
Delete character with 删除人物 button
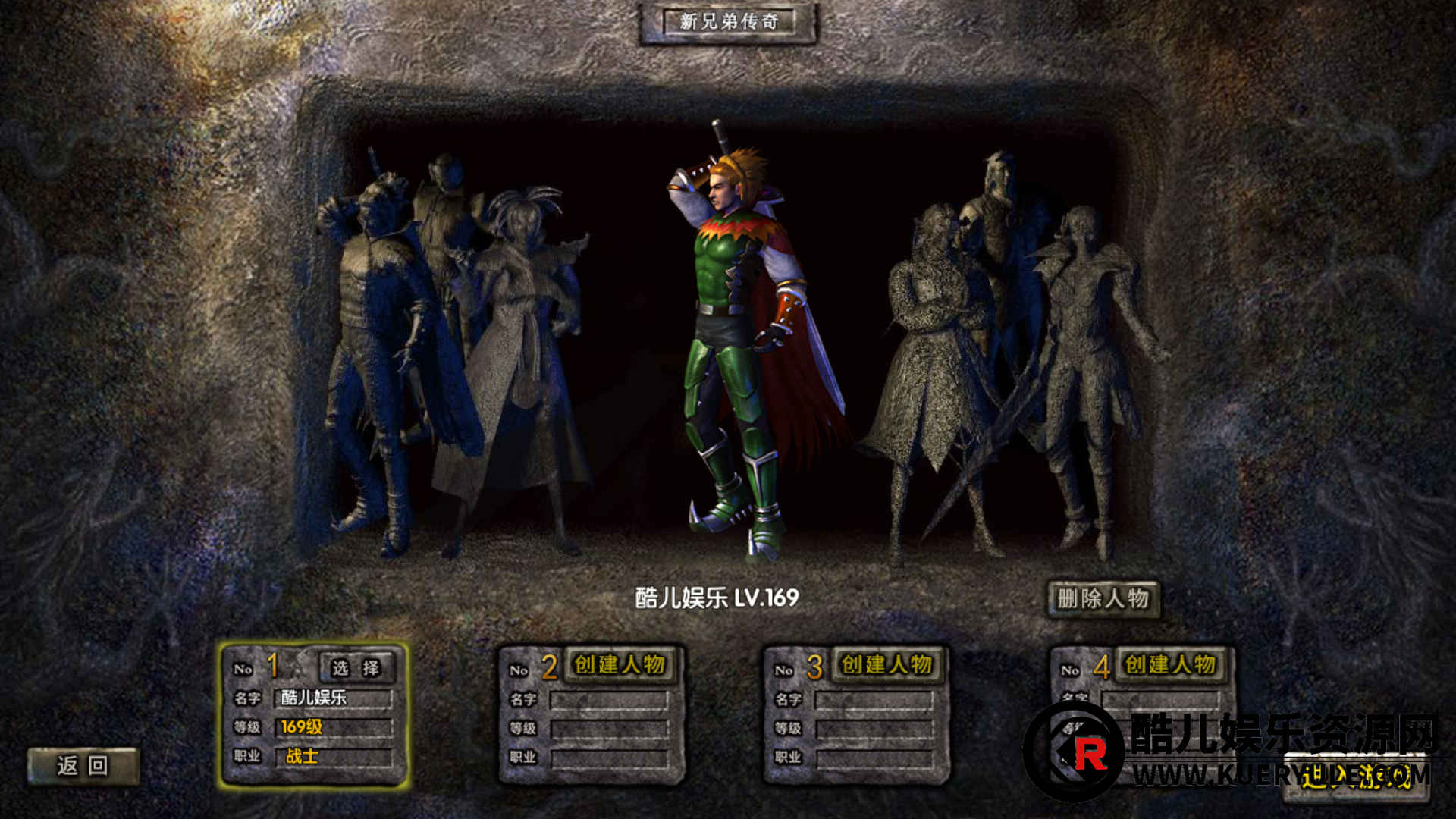pos(1103,599)
